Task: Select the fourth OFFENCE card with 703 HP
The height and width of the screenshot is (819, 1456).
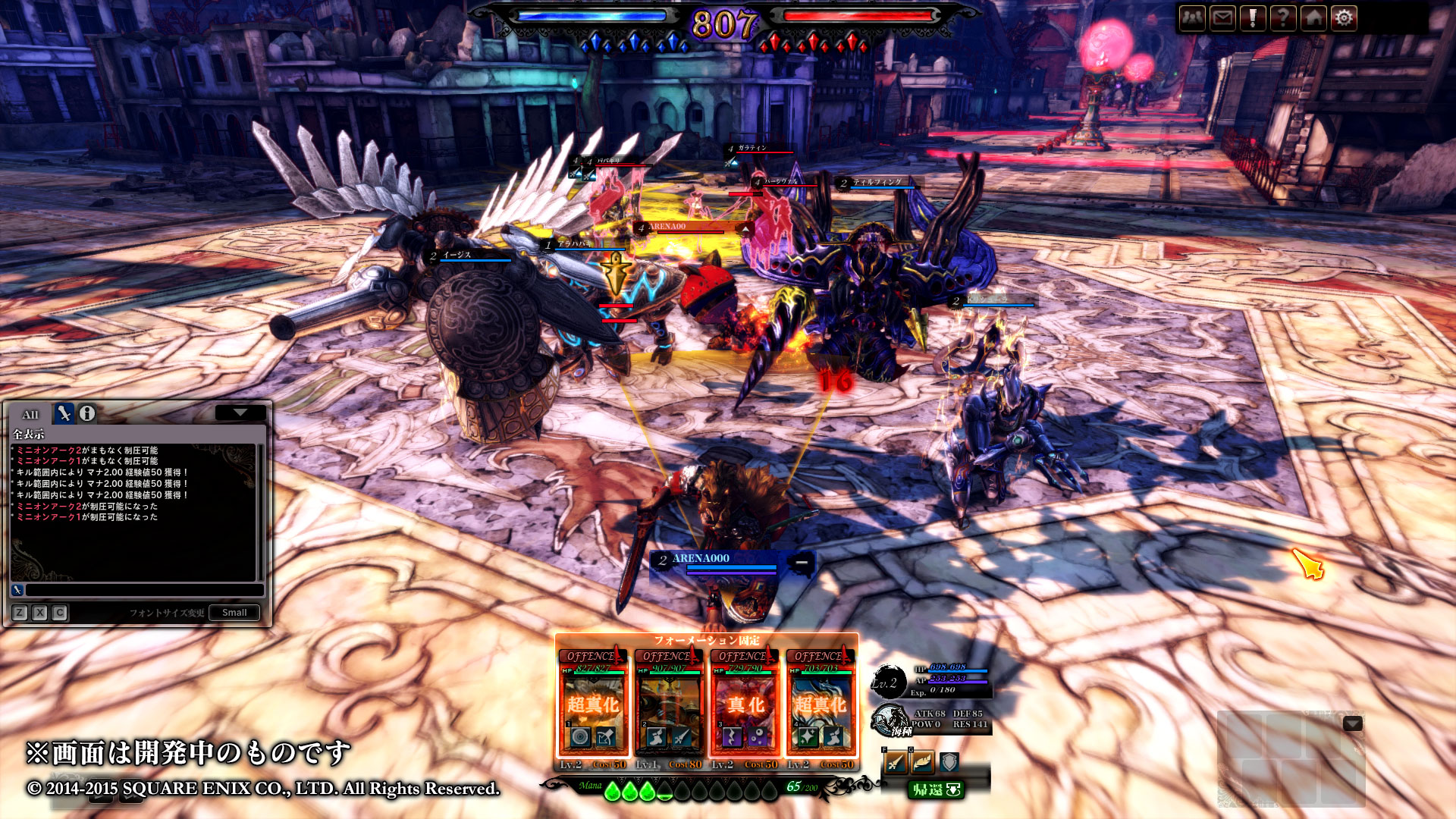Action: (x=821, y=705)
